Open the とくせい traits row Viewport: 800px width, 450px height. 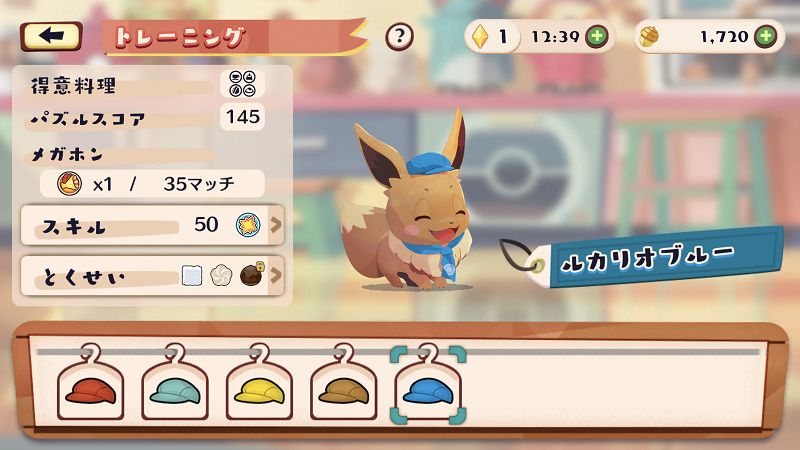(x=152, y=274)
